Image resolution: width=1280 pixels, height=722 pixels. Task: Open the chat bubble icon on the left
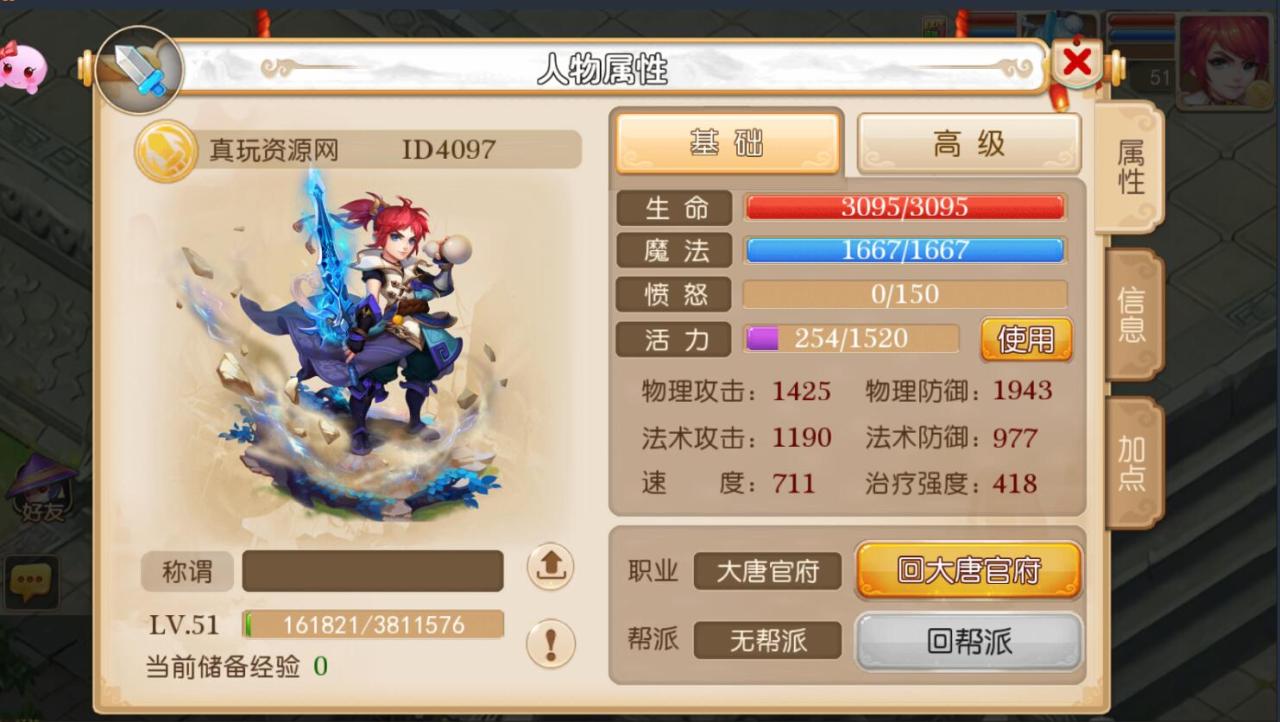[x=32, y=580]
